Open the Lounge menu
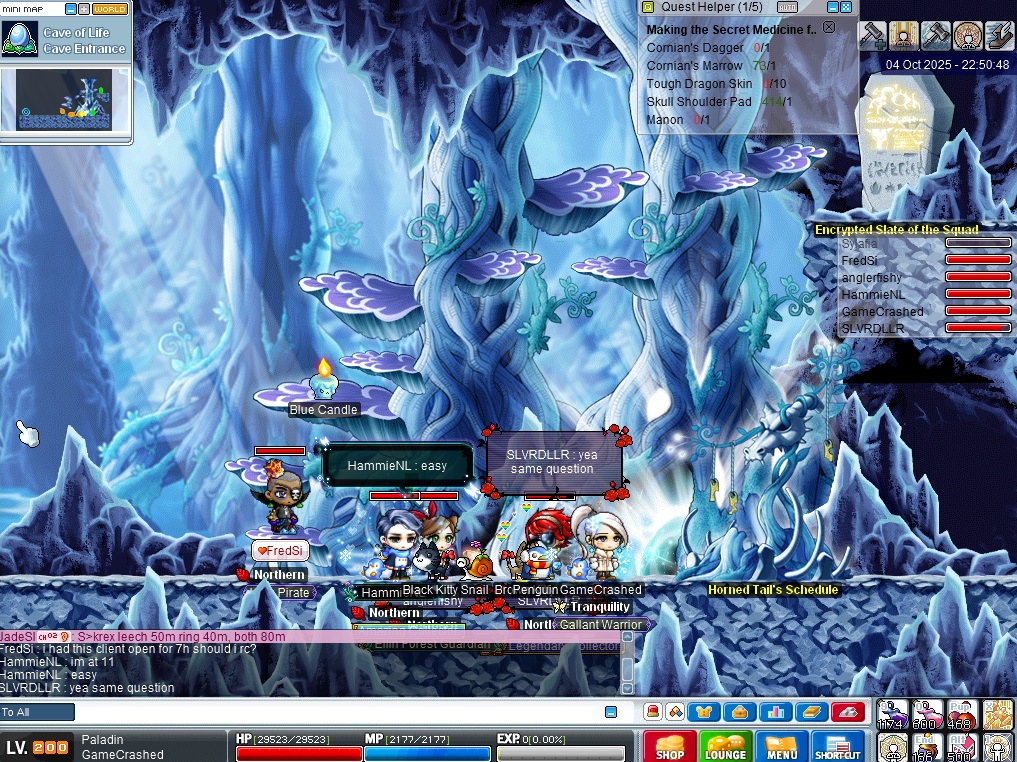The image size is (1017, 762). click(x=726, y=747)
